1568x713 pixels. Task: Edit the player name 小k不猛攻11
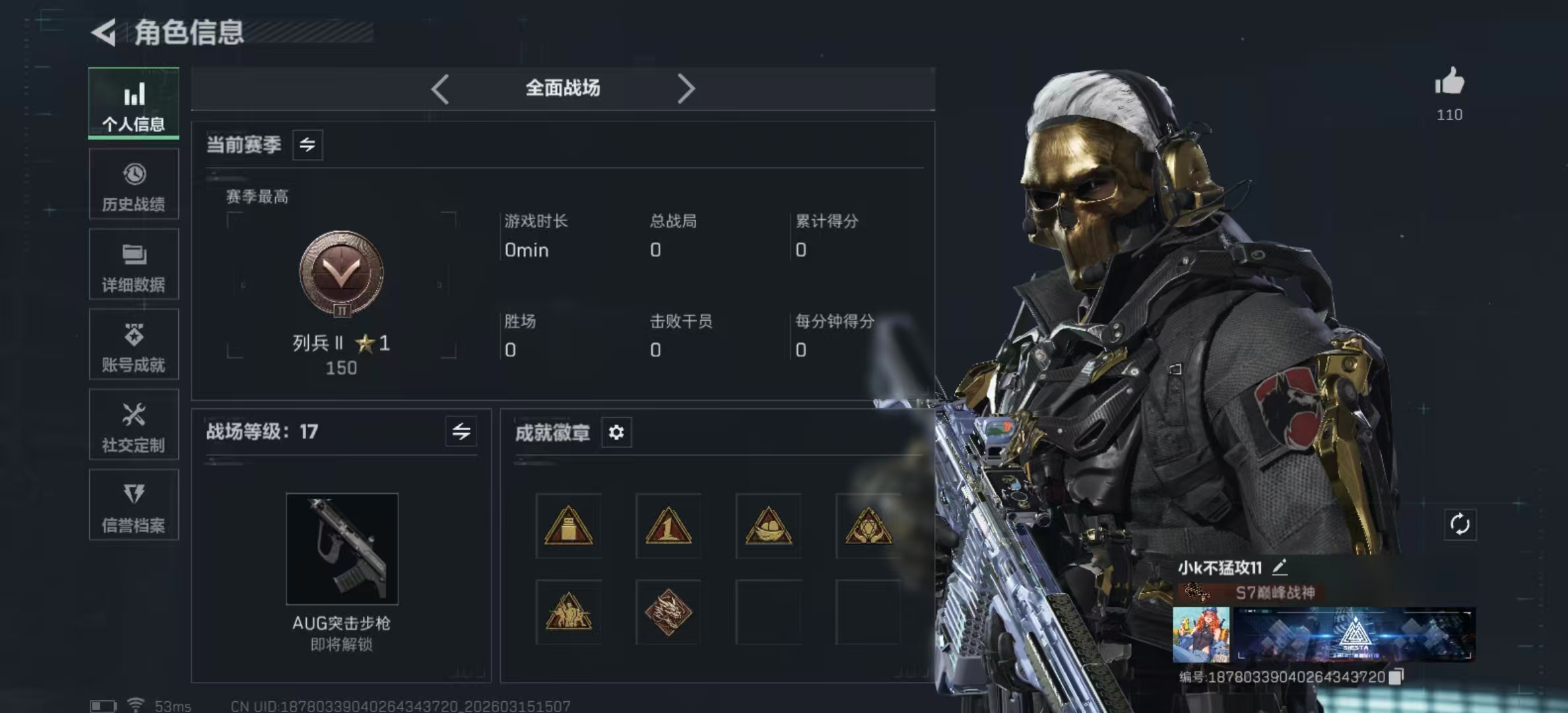(1280, 566)
